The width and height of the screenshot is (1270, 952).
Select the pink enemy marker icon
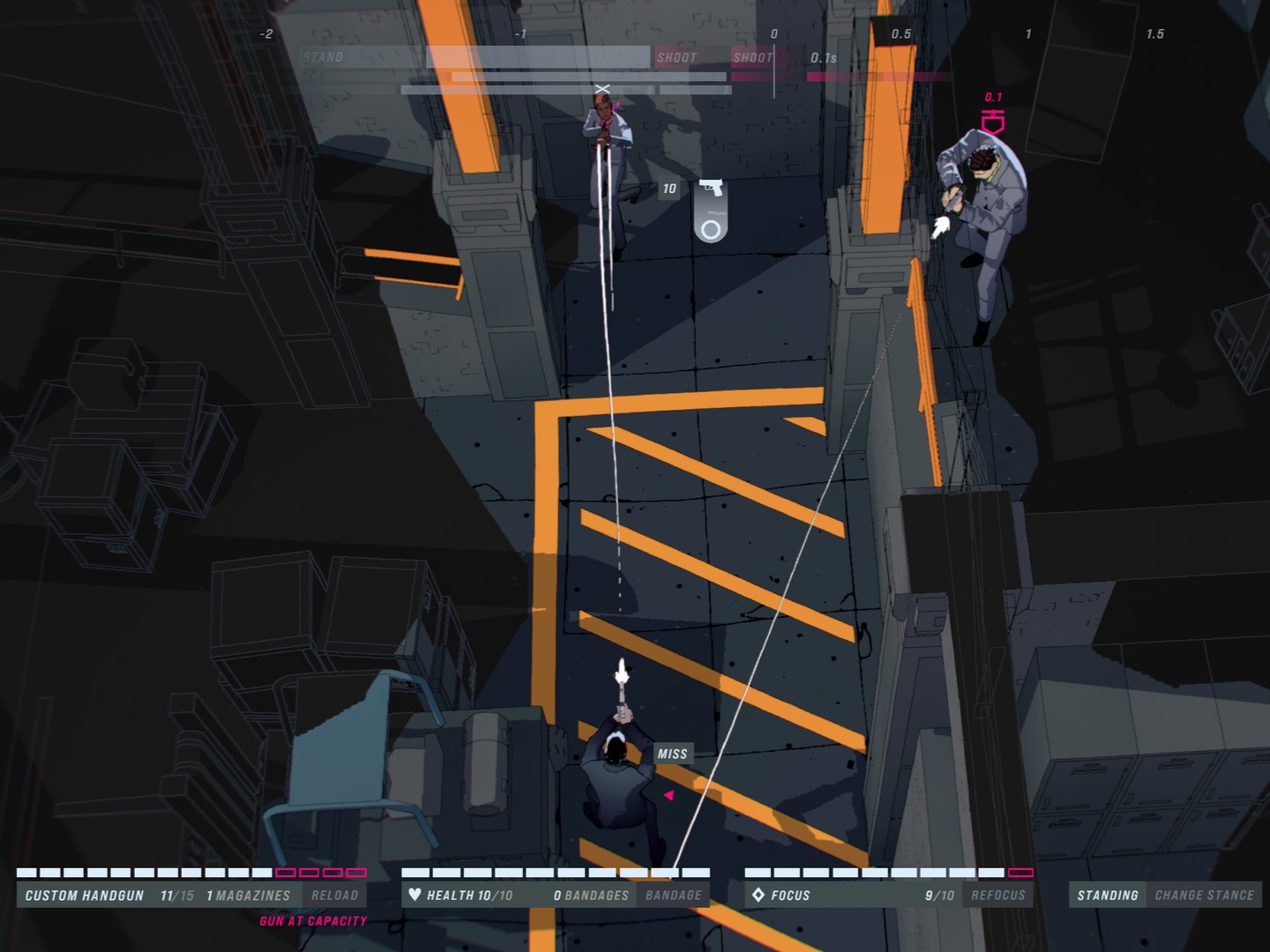tap(993, 122)
